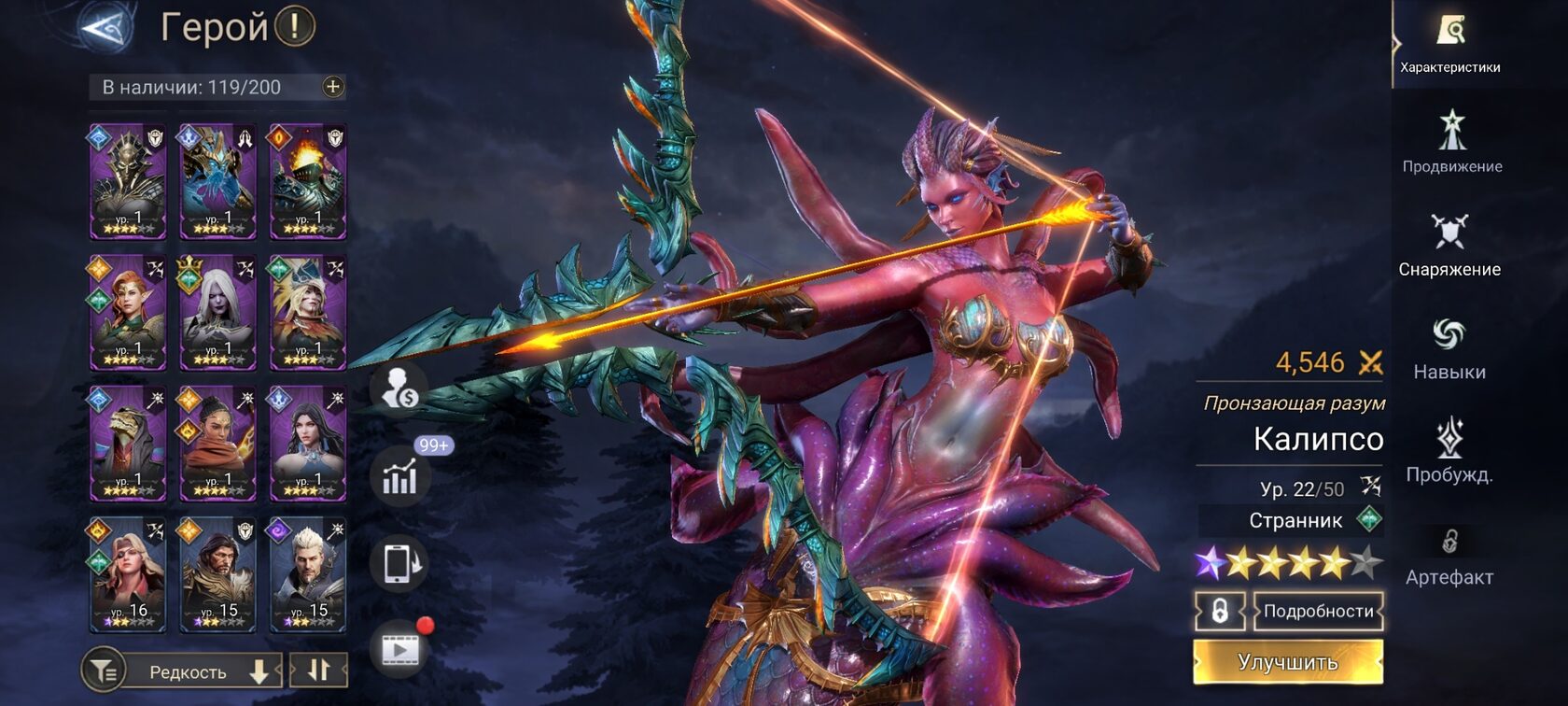
Task: Expand hero capacity with the plus button
Action: [x=333, y=87]
